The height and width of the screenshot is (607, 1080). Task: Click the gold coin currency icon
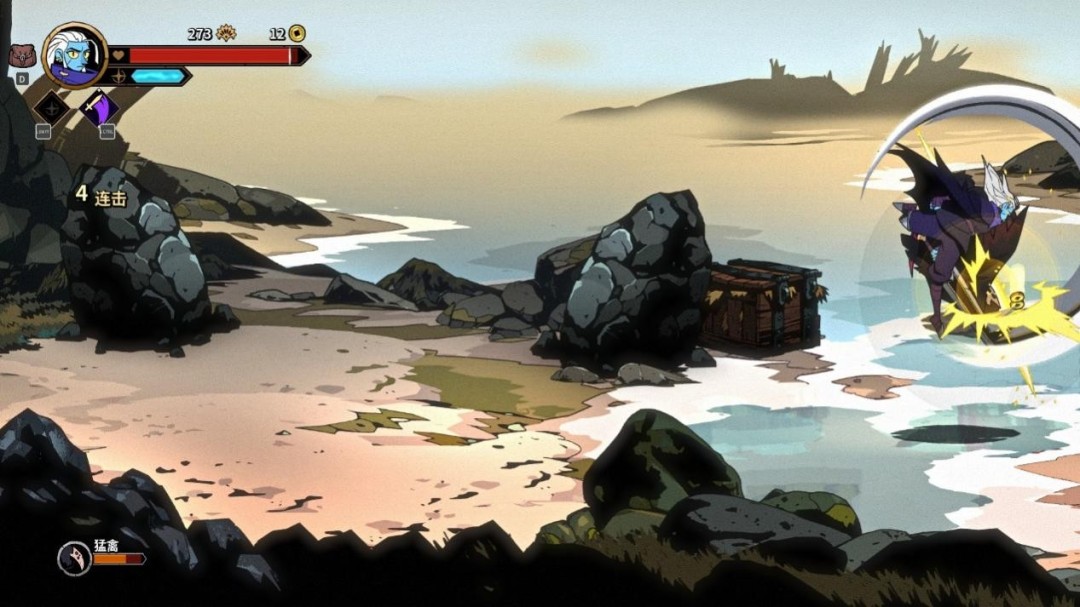click(x=297, y=33)
